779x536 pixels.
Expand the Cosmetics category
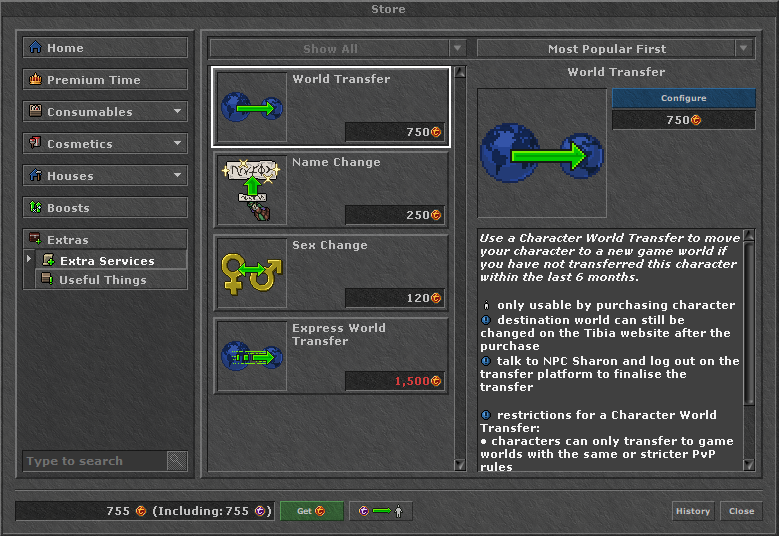(105, 144)
